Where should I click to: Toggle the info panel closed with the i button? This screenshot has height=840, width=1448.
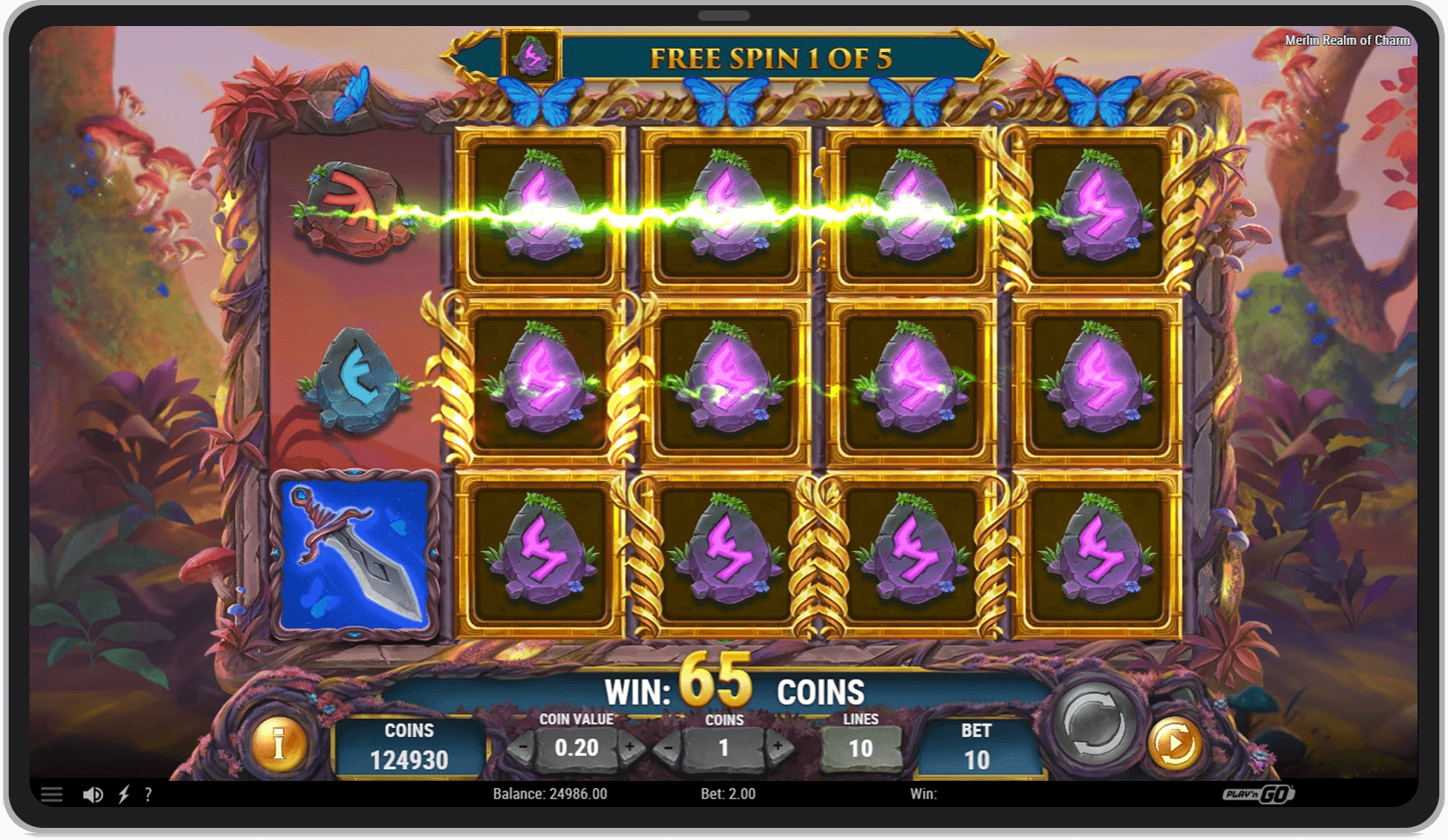(280, 742)
